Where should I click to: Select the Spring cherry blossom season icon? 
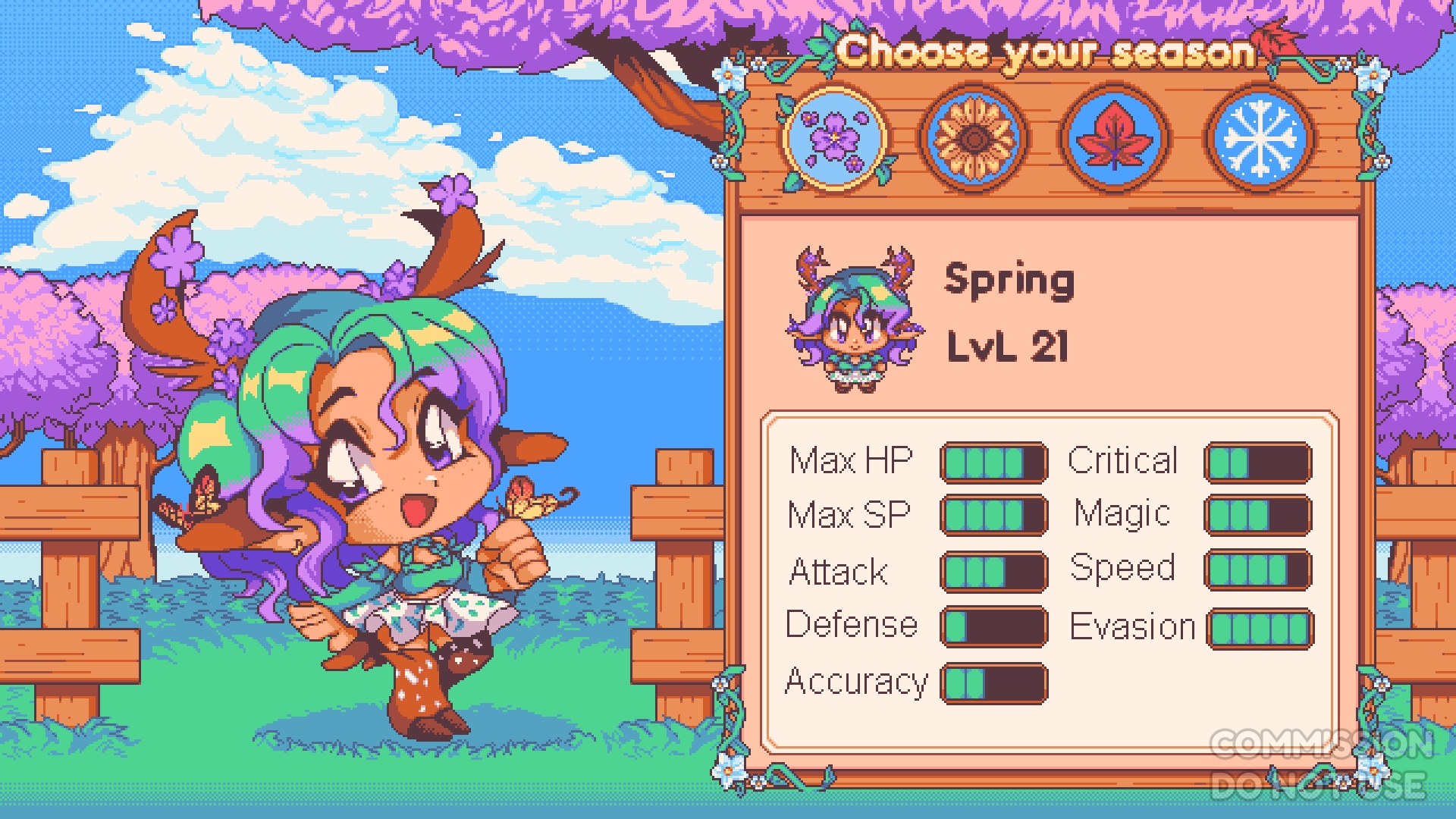[x=834, y=139]
